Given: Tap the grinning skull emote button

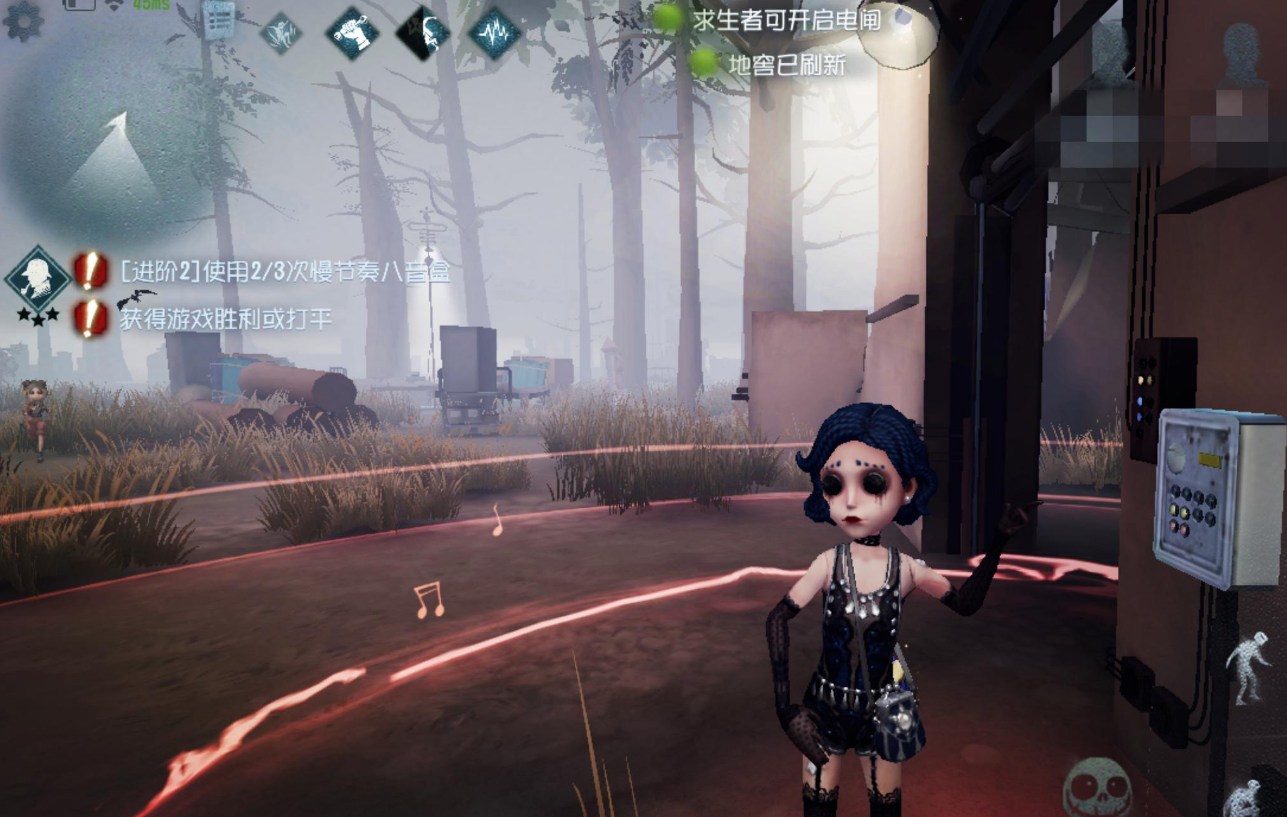Looking at the screenshot, I should [1097, 787].
